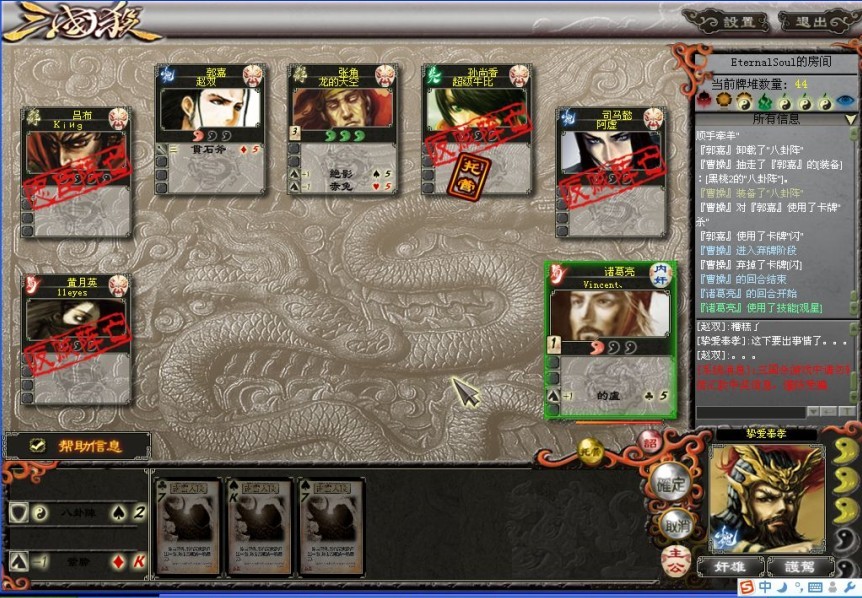Activate the 护驾 skill button
This screenshot has width=862, height=598.
[799, 566]
